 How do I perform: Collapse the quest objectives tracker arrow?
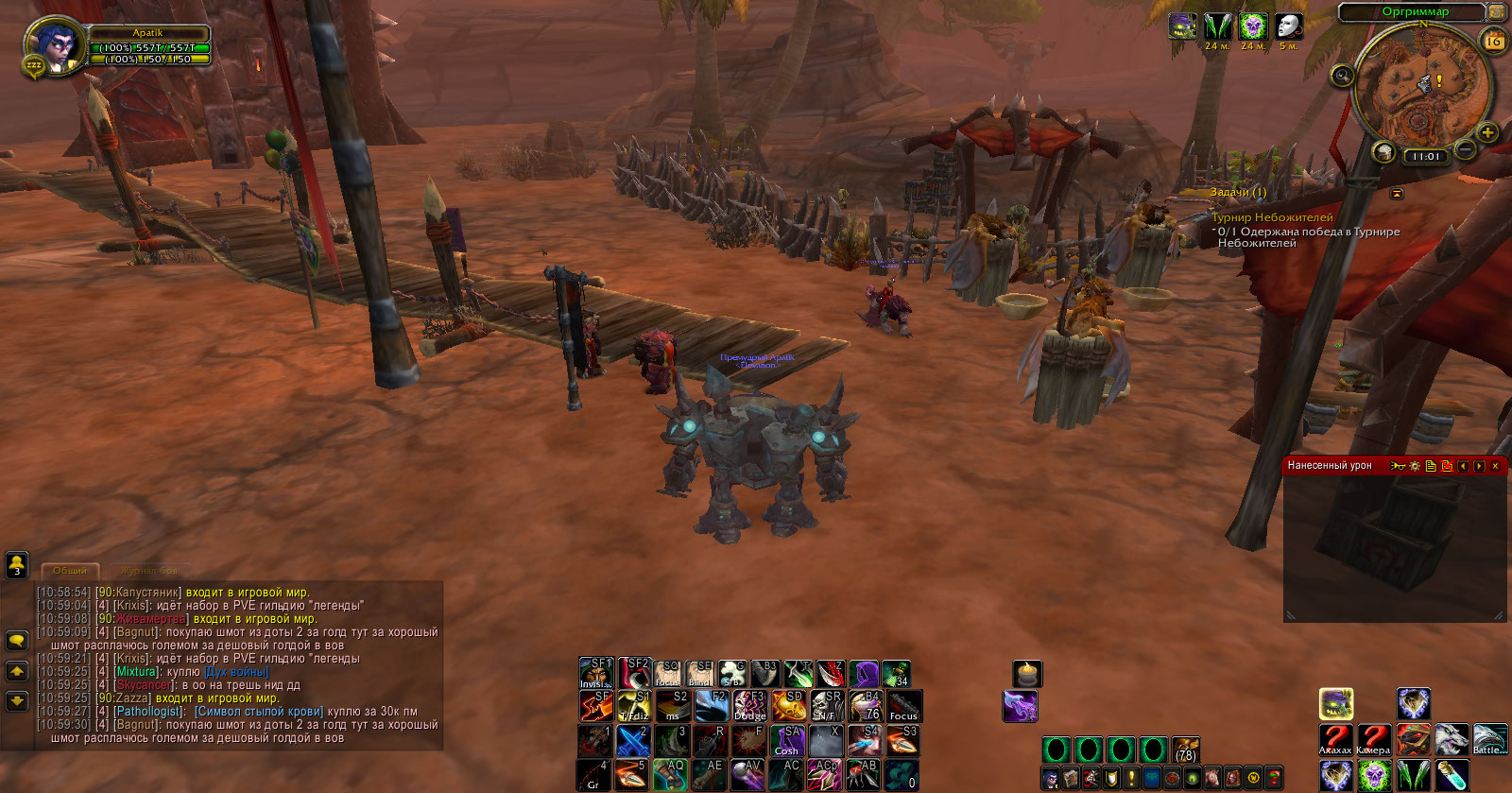1396,194
